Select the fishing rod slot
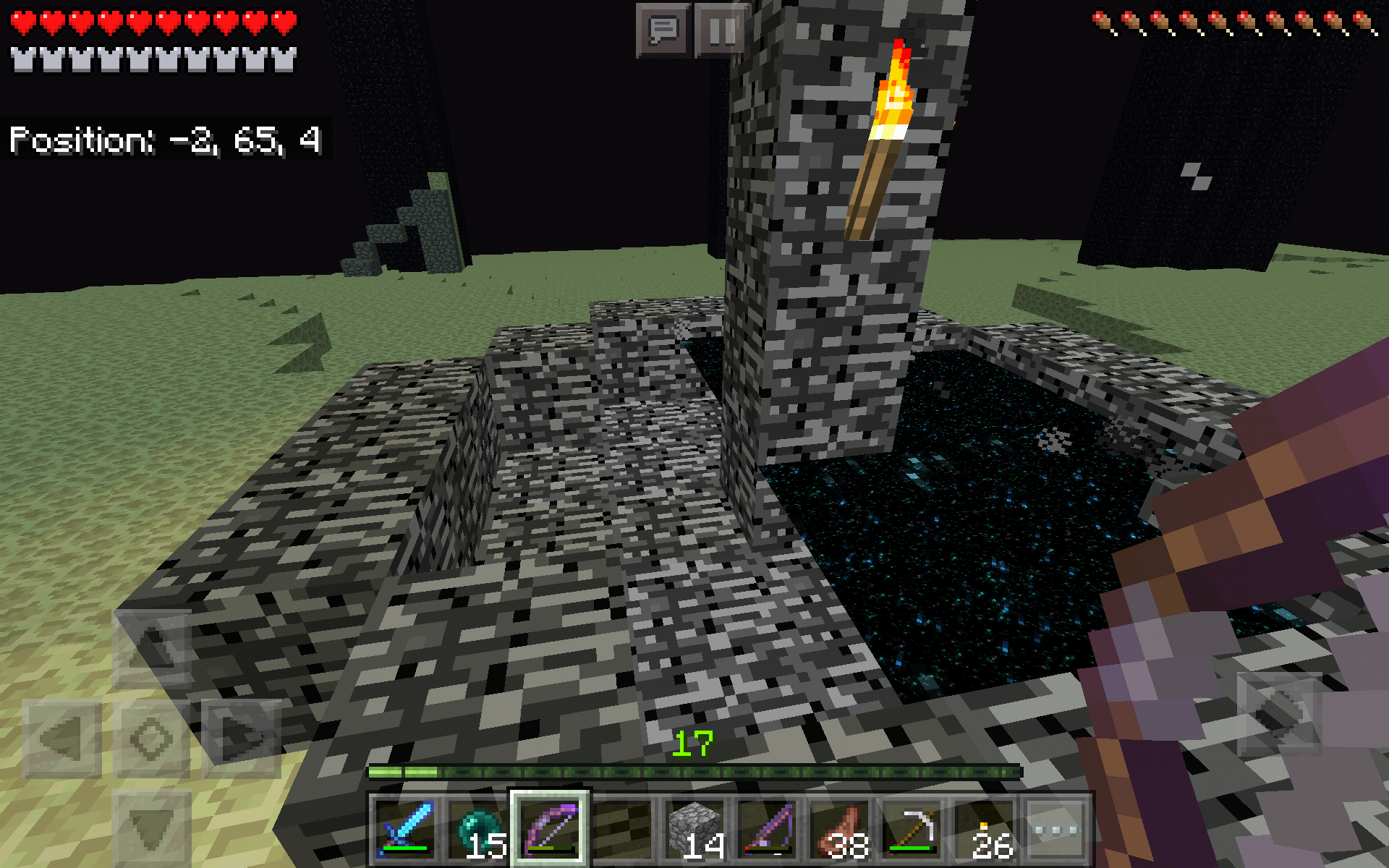 pos(767,829)
